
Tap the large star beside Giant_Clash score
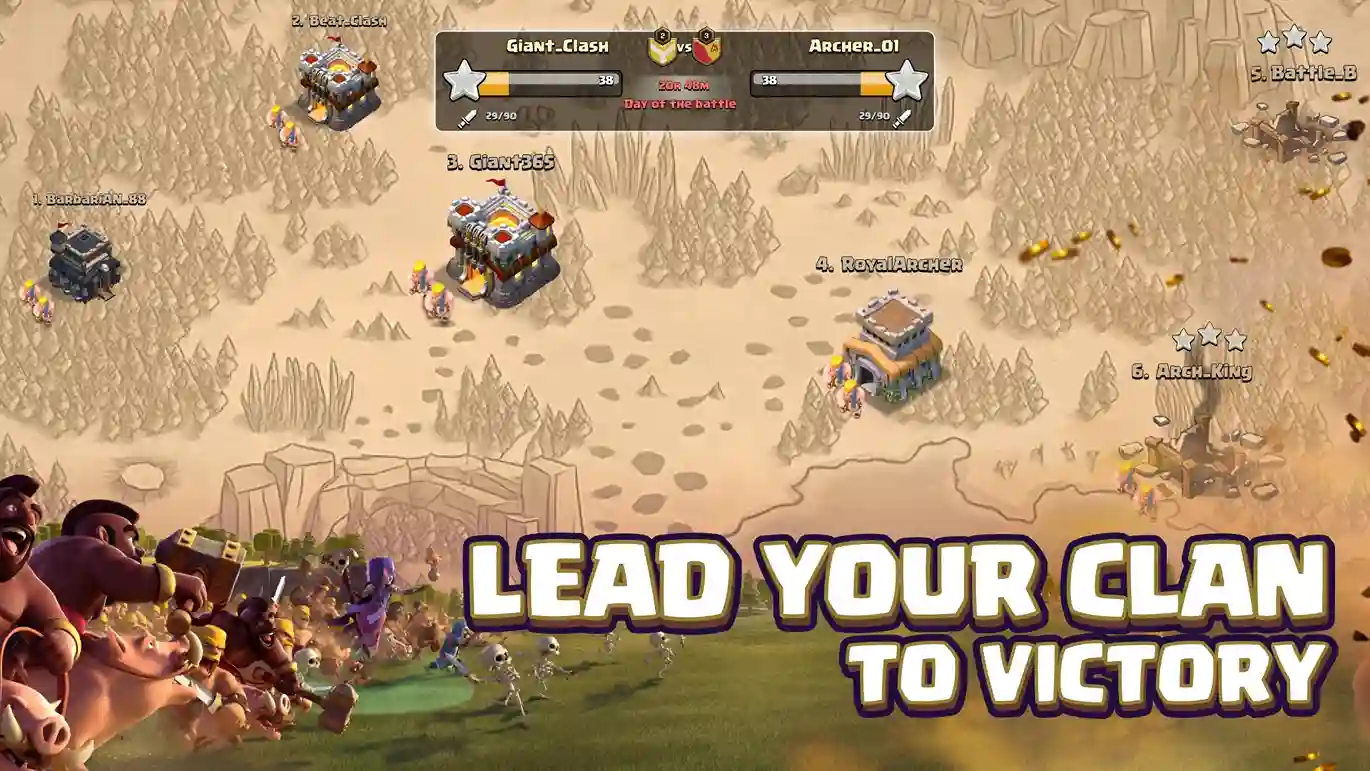tap(462, 83)
